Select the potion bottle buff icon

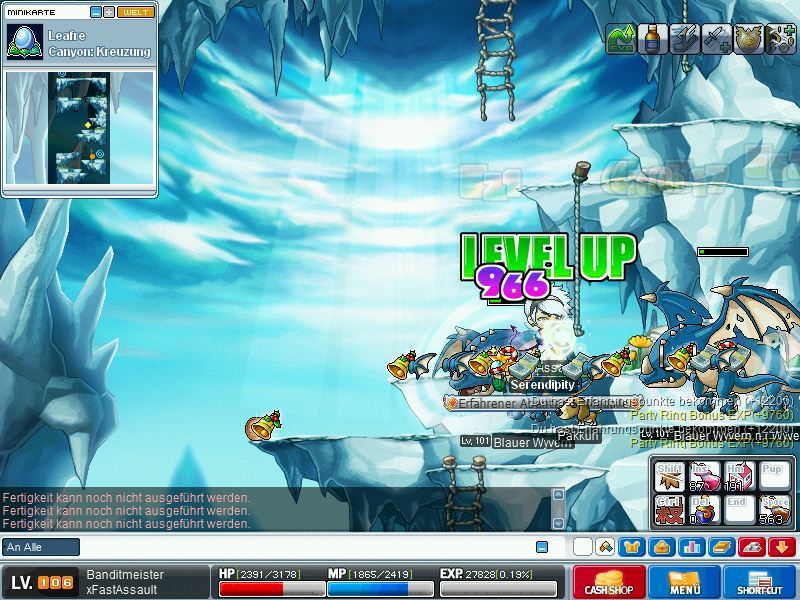pyautogui.click(x=653, y=39)
